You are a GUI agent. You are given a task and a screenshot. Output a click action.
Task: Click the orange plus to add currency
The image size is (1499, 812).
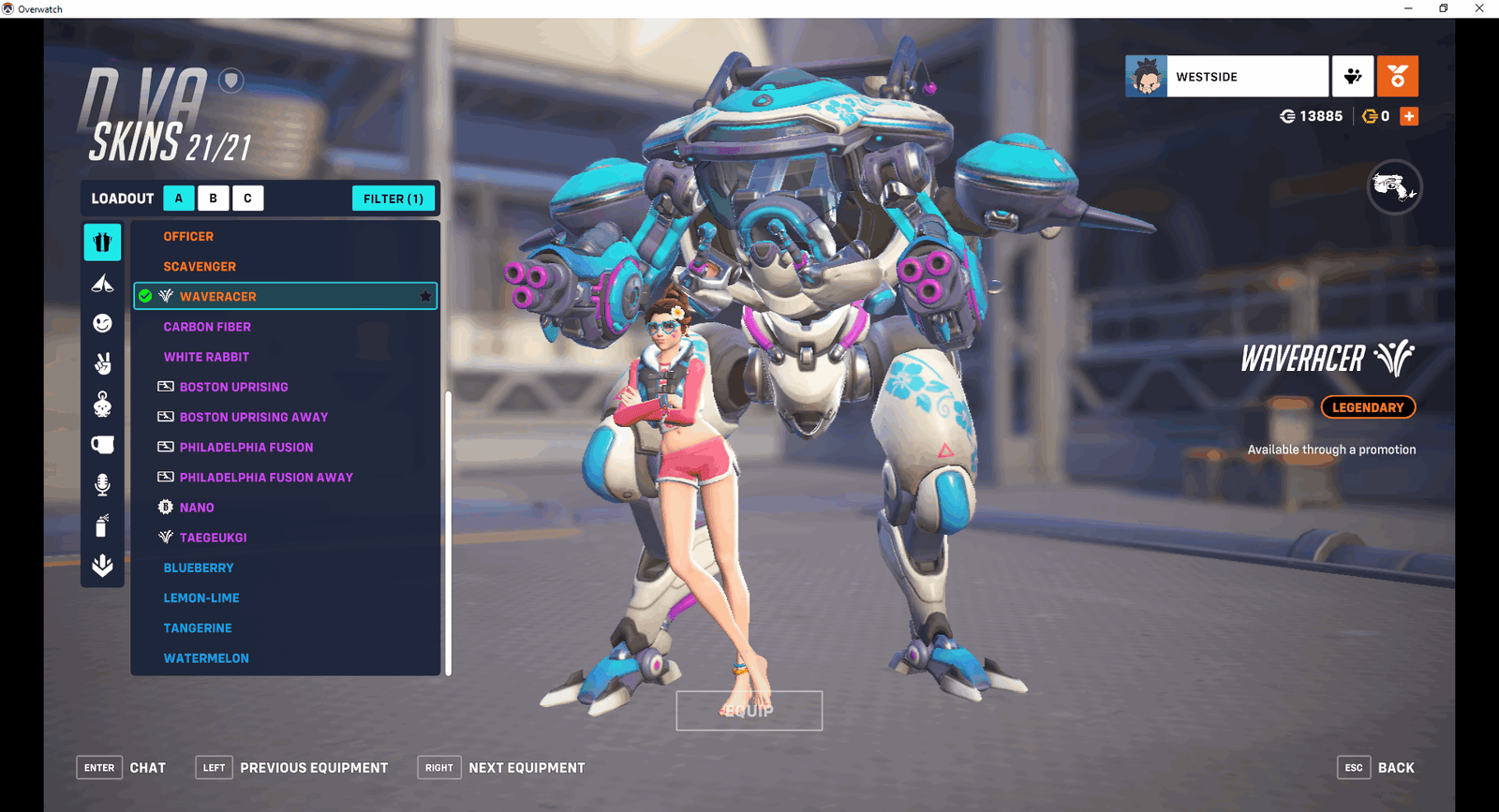tap(1409, 116)
